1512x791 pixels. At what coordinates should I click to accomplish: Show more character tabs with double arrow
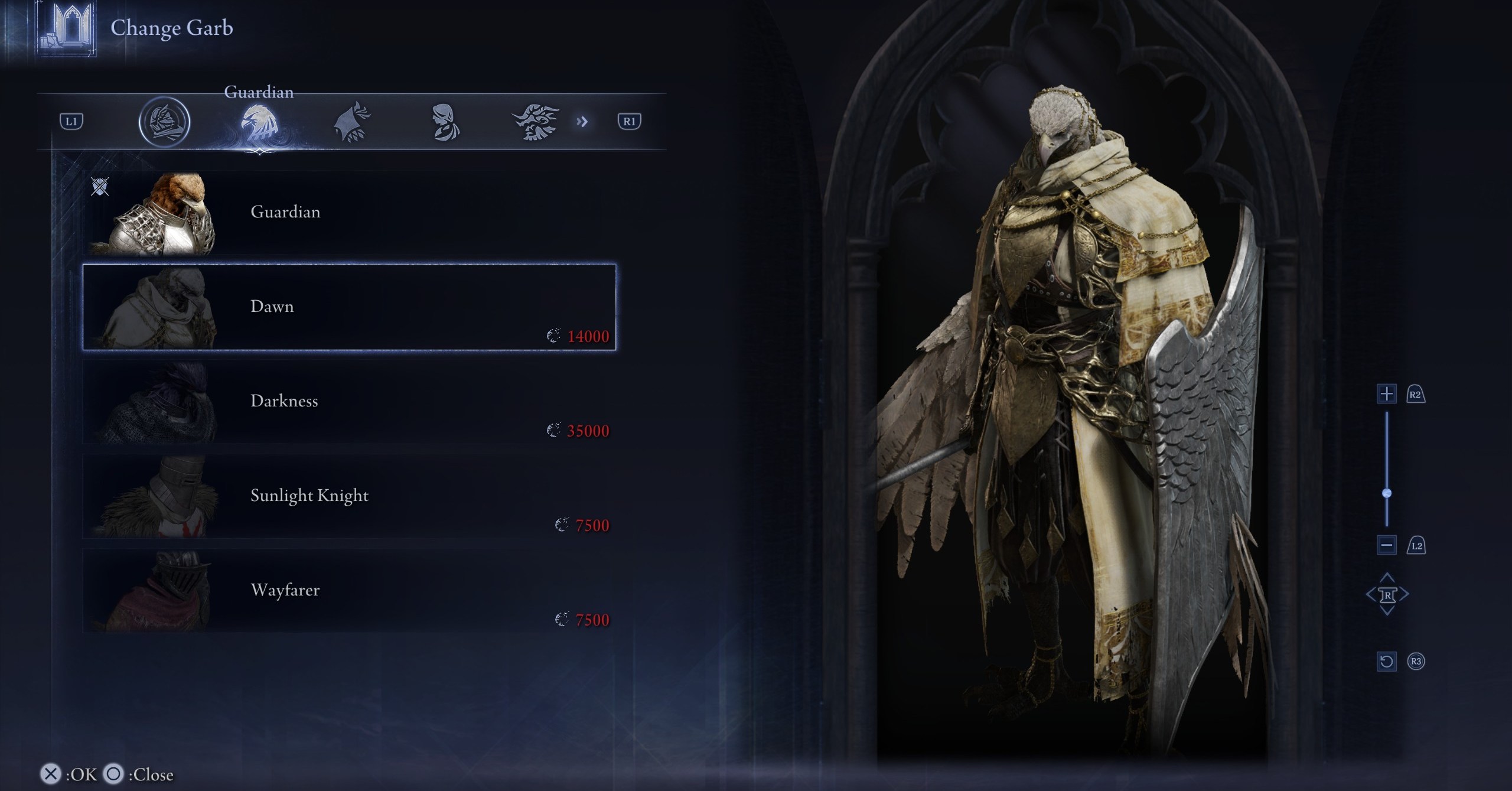click(x=582, y=122)
